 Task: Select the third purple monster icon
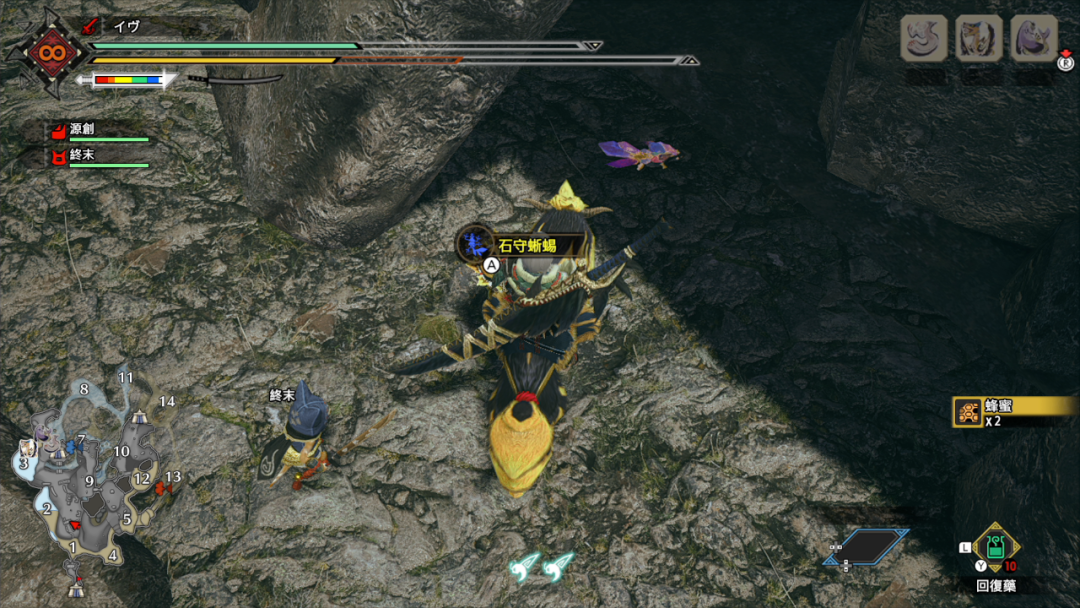tap(1034, 39)
